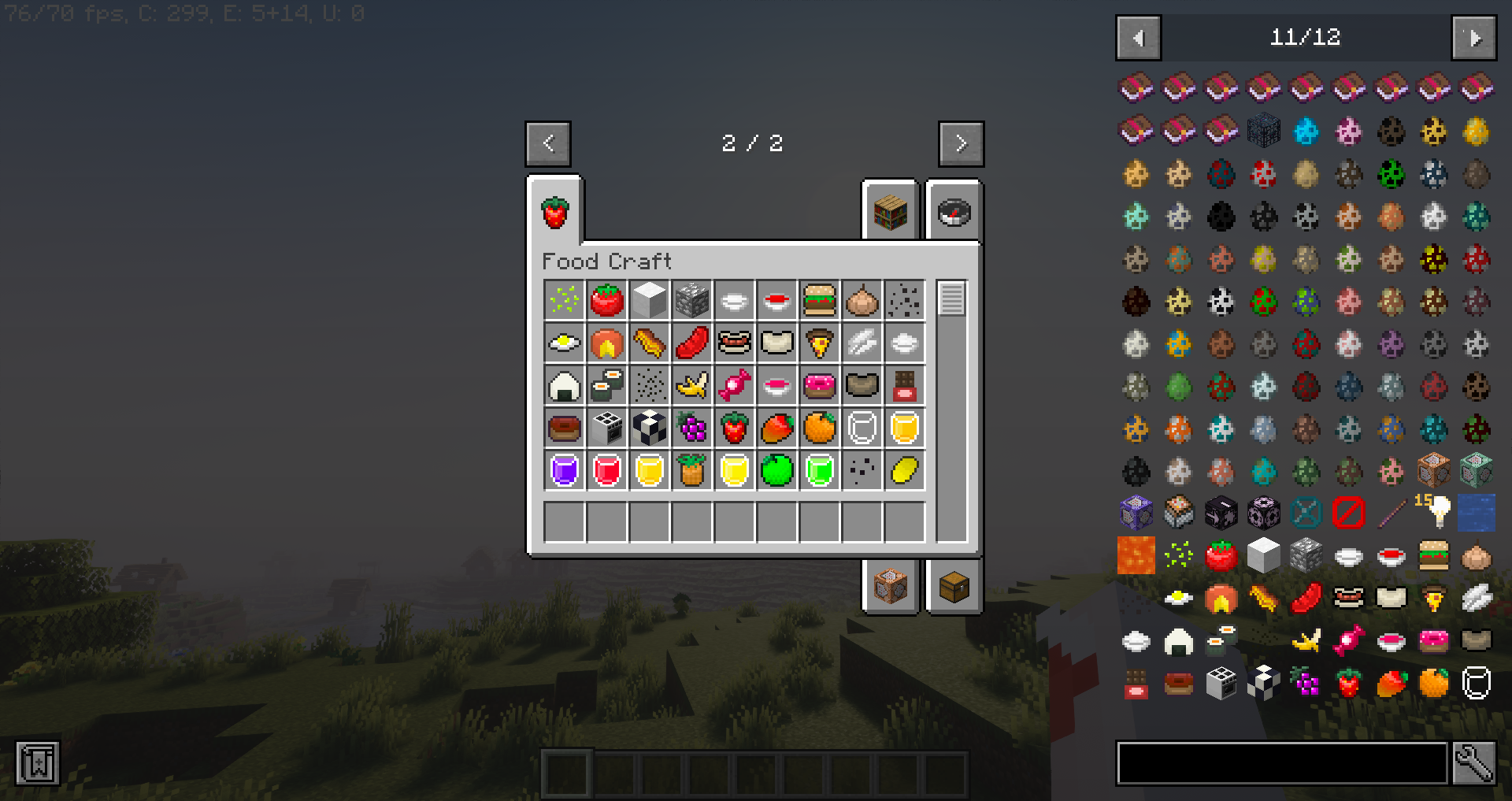1512x801 pixels.
Task: Toggle the red prohibition hide-items icon
Action: [x=1348, y=513]
